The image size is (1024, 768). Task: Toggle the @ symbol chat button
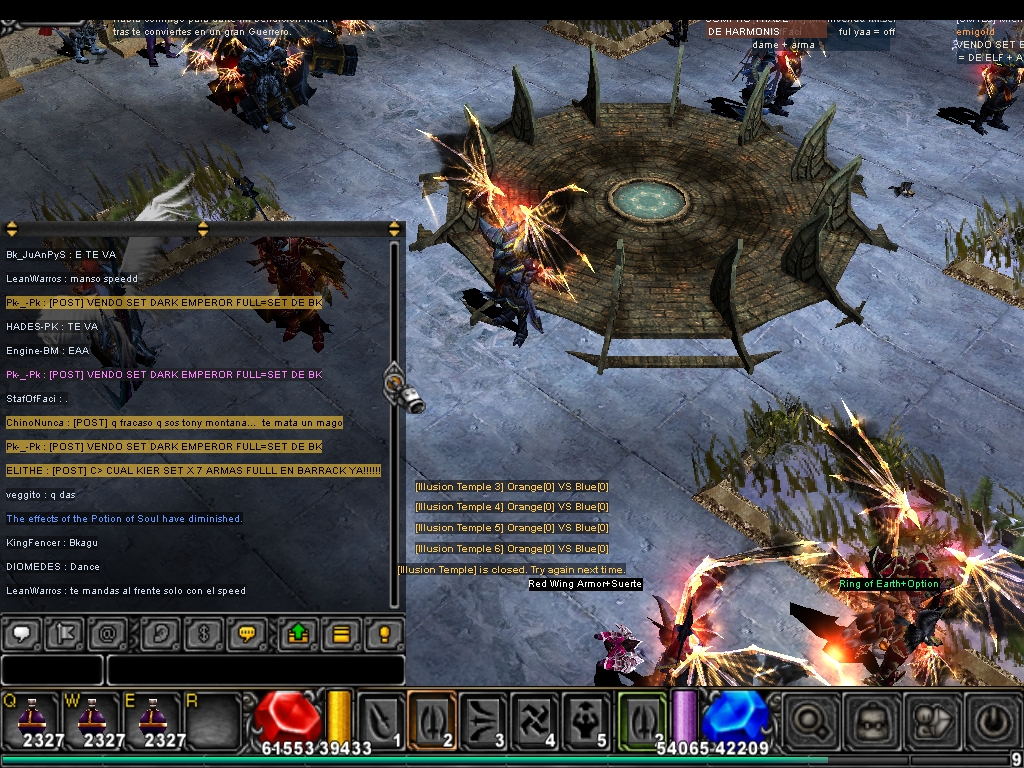point(105,633)
